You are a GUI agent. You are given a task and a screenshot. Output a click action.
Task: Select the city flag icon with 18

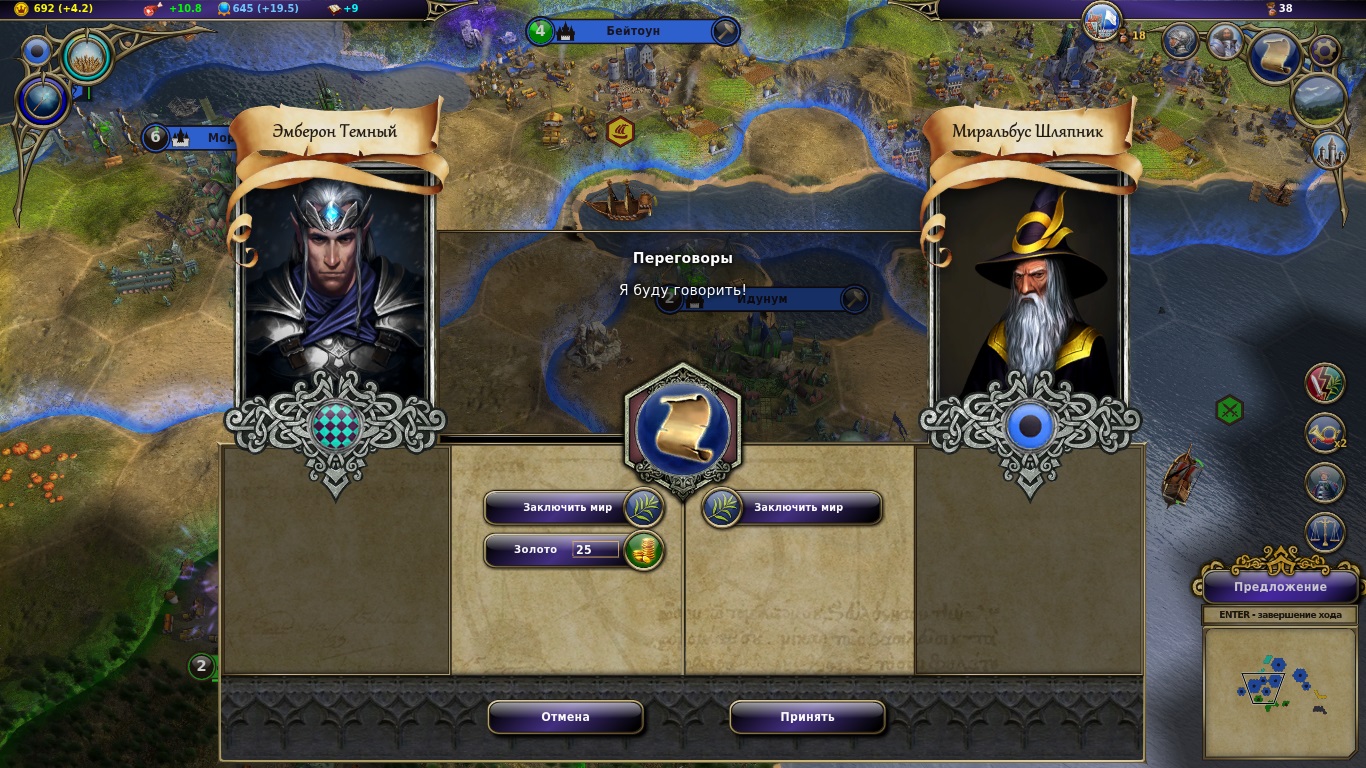coord(1102,20)
